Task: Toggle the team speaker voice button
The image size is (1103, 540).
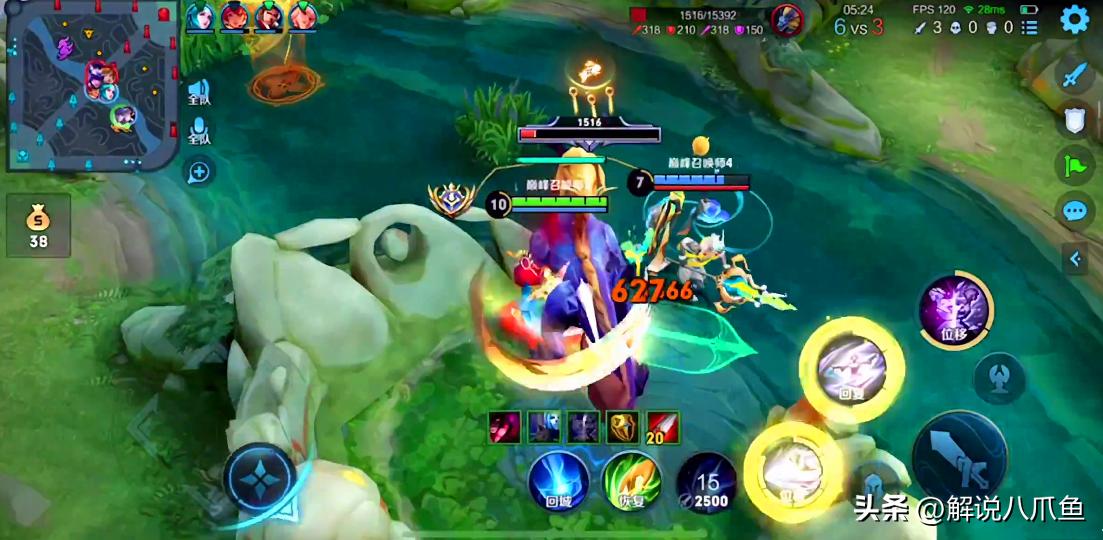Action: coord(200,92)
